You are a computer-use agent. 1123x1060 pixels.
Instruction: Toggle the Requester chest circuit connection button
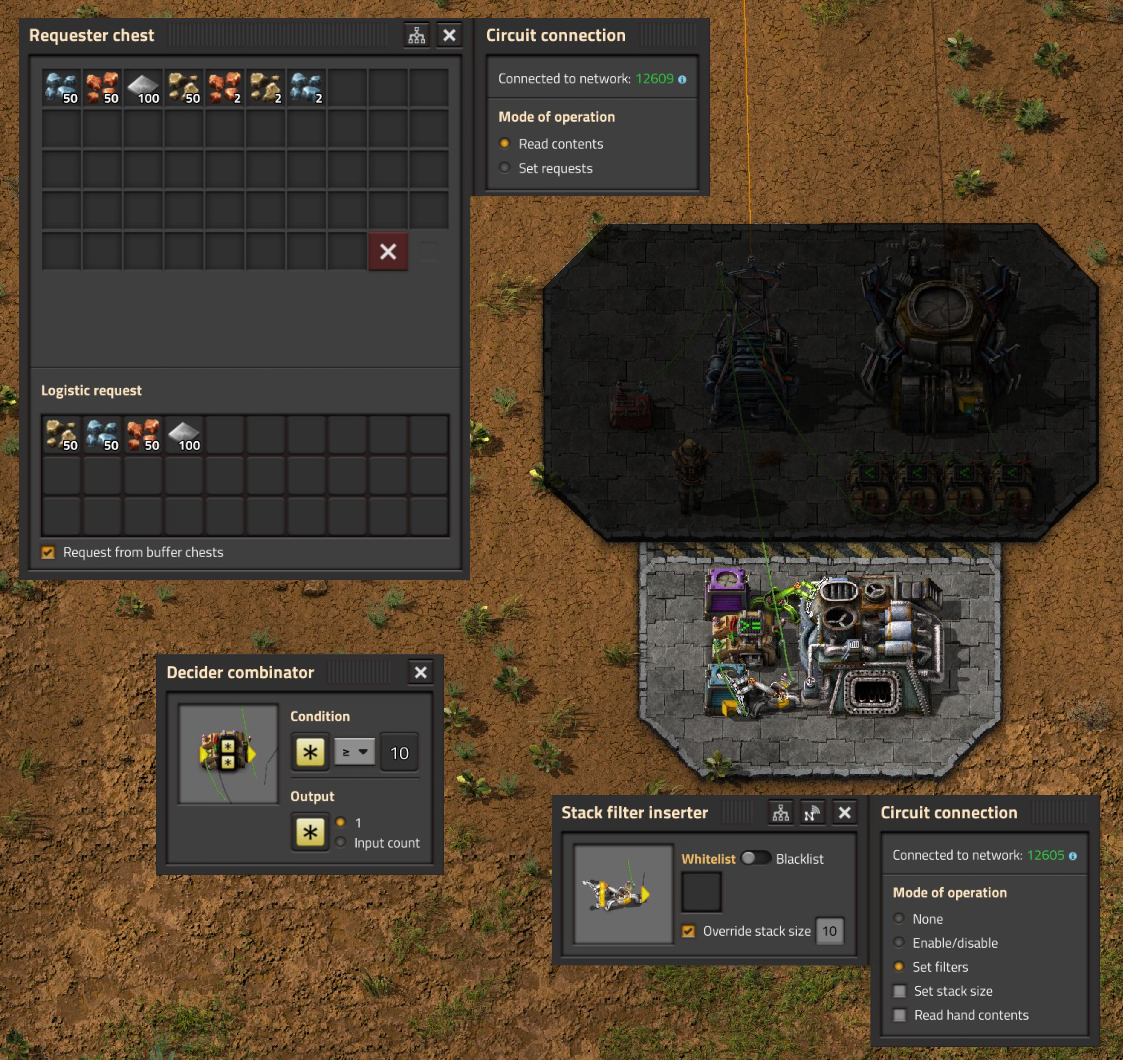pyautogui.click(x=417, y=35)
